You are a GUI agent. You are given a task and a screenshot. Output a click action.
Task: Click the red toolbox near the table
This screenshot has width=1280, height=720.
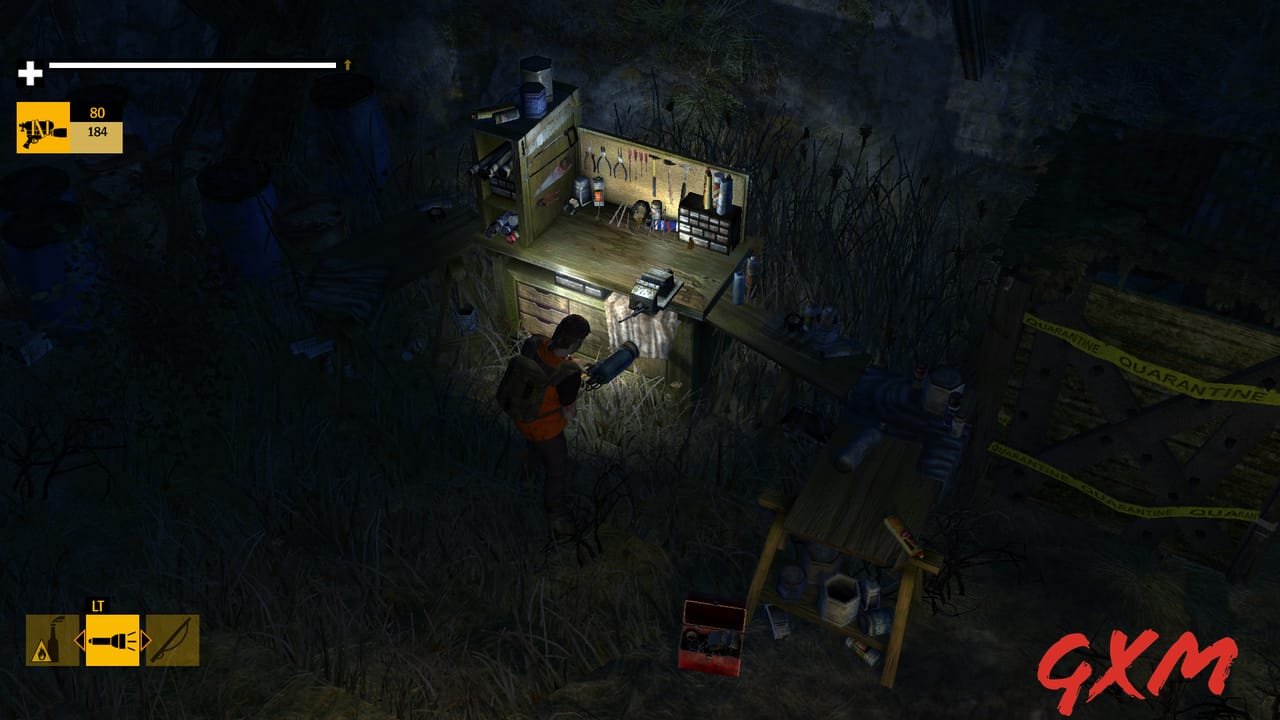tap(711, 637)
